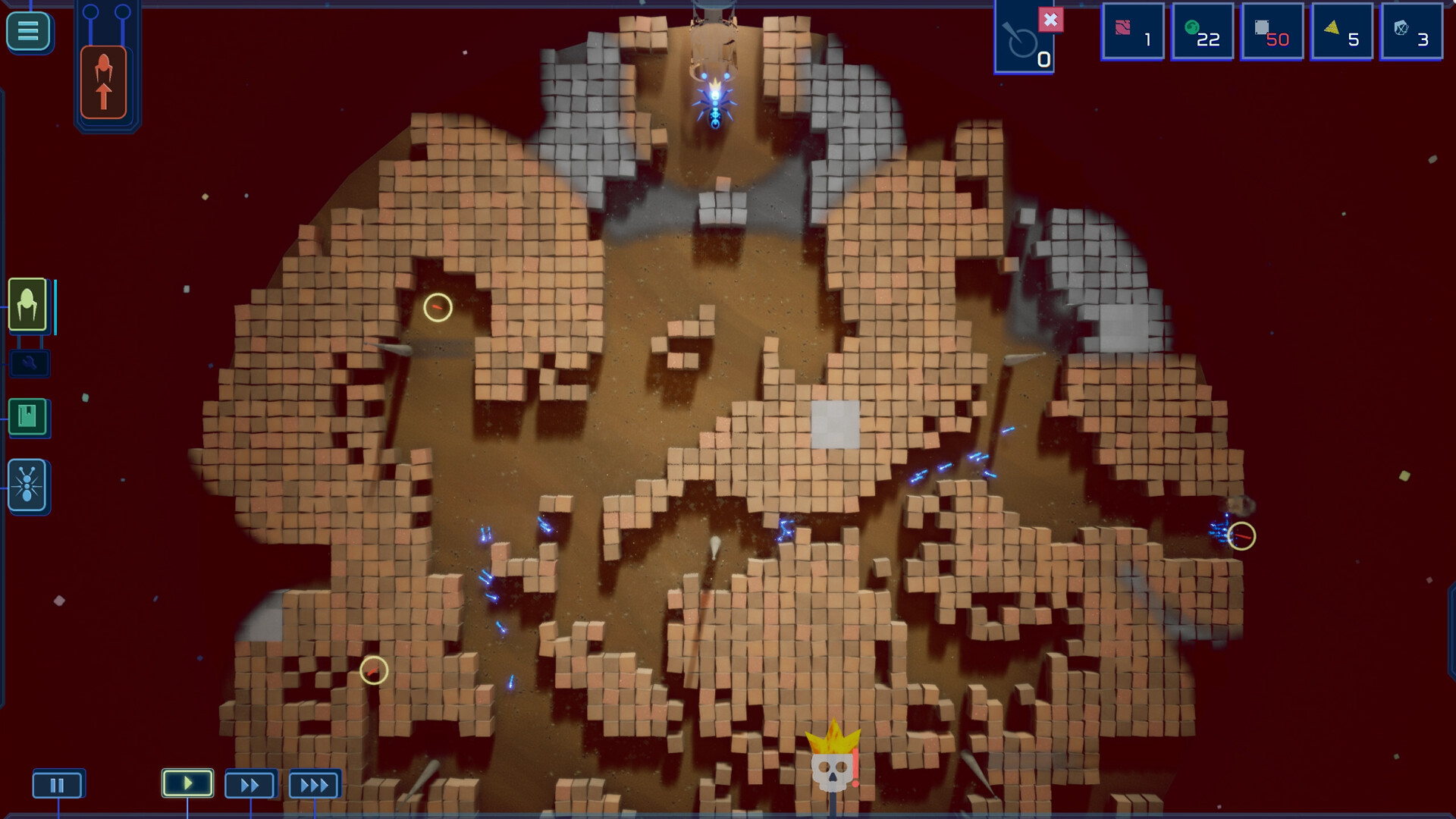The width and height of the screenshot is (1456, 819).
Task: Open the green journal panel
Action: pyautogui.click(x=28, y=418)
